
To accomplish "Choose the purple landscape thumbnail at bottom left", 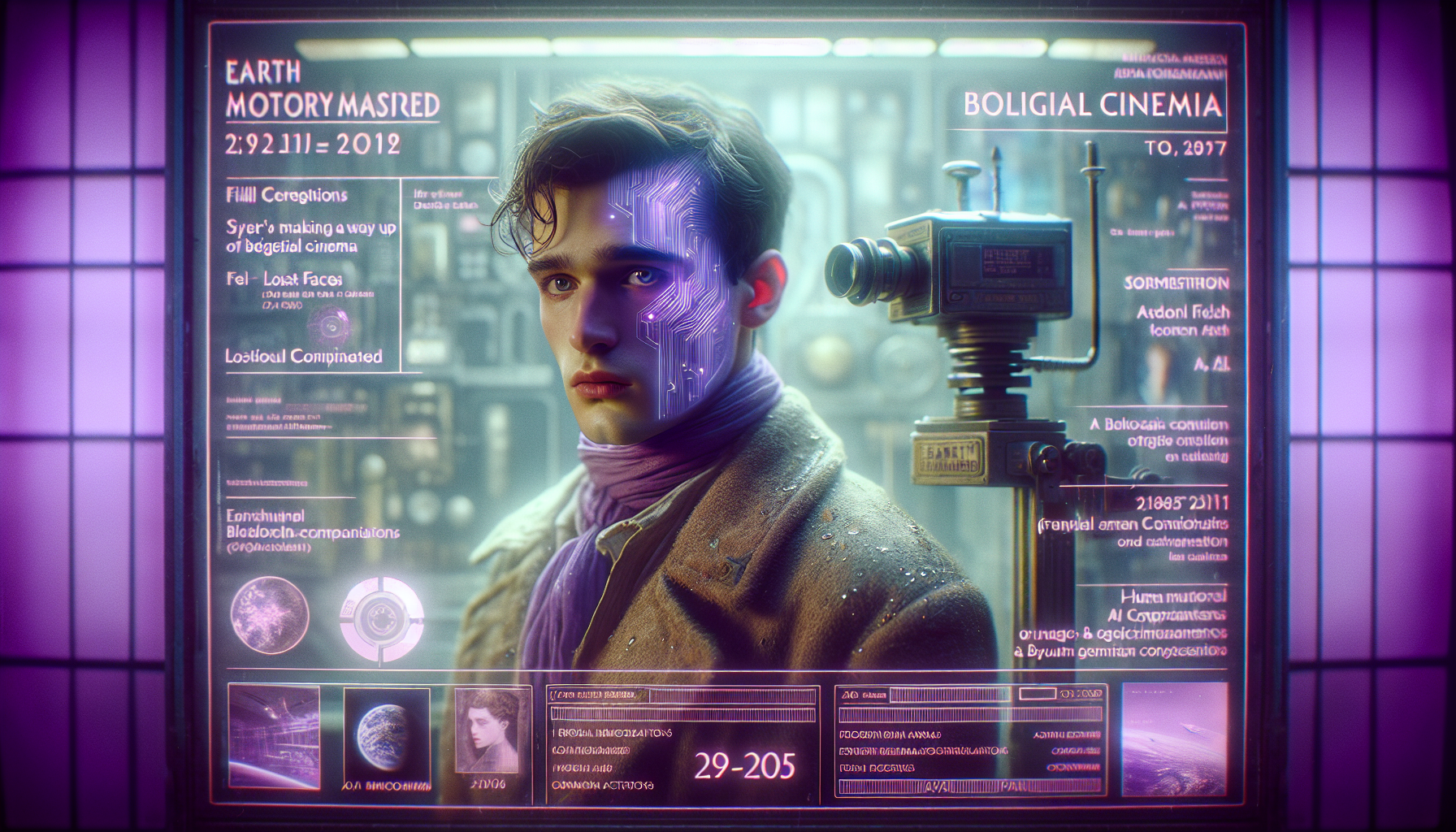I will point(274,736).
